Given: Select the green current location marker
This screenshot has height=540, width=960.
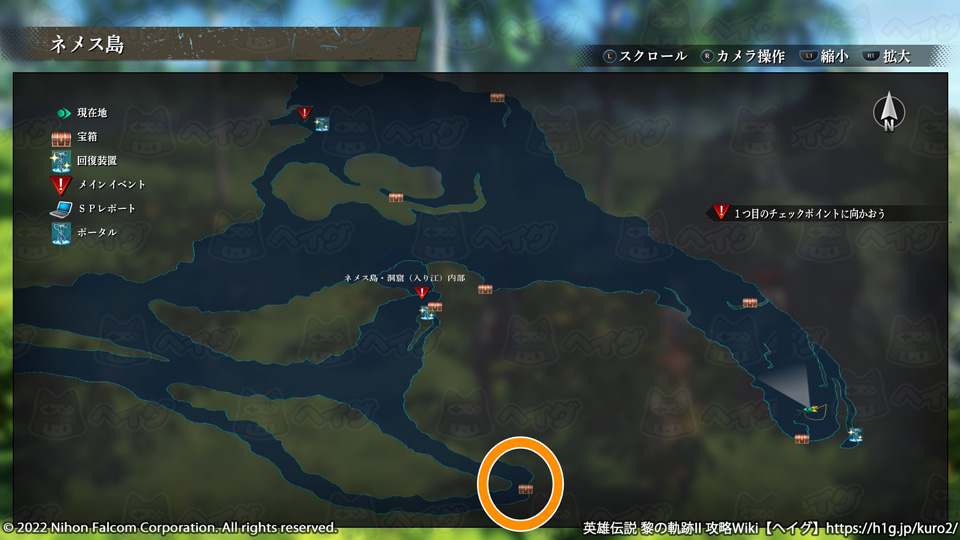Looking at the screenshot, I should [811, 408].
